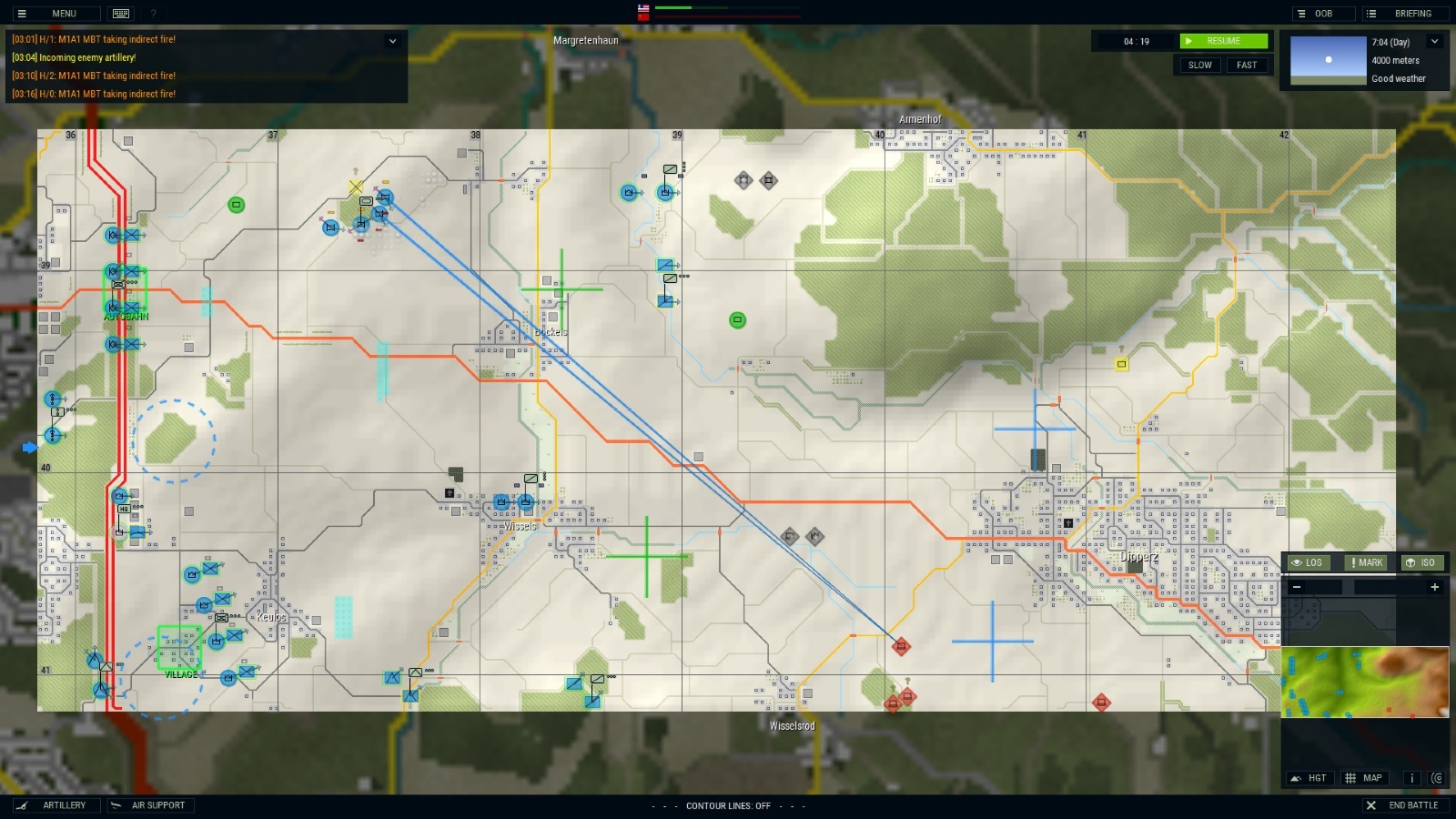
Task: Collapse the message log with its chevron
Action: pyautogui.click(x=392, y=41)
